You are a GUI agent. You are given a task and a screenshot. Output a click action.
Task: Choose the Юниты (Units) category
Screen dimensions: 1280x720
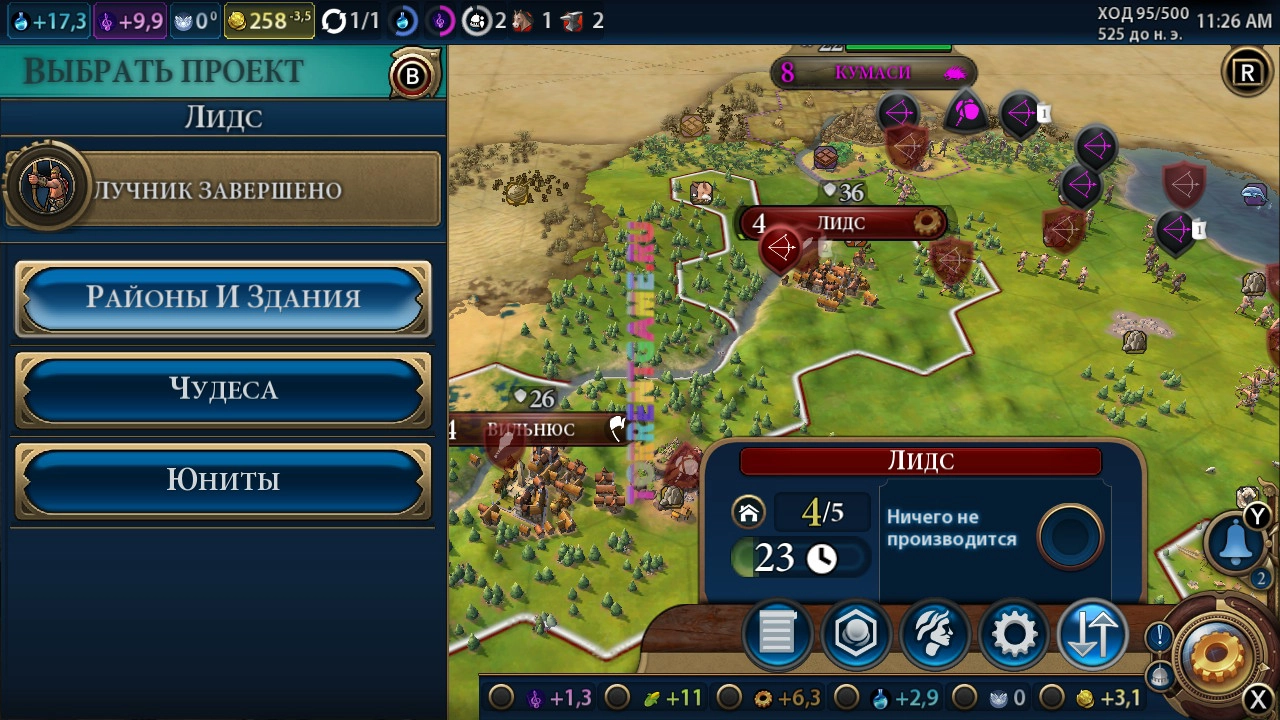point(223,480)
